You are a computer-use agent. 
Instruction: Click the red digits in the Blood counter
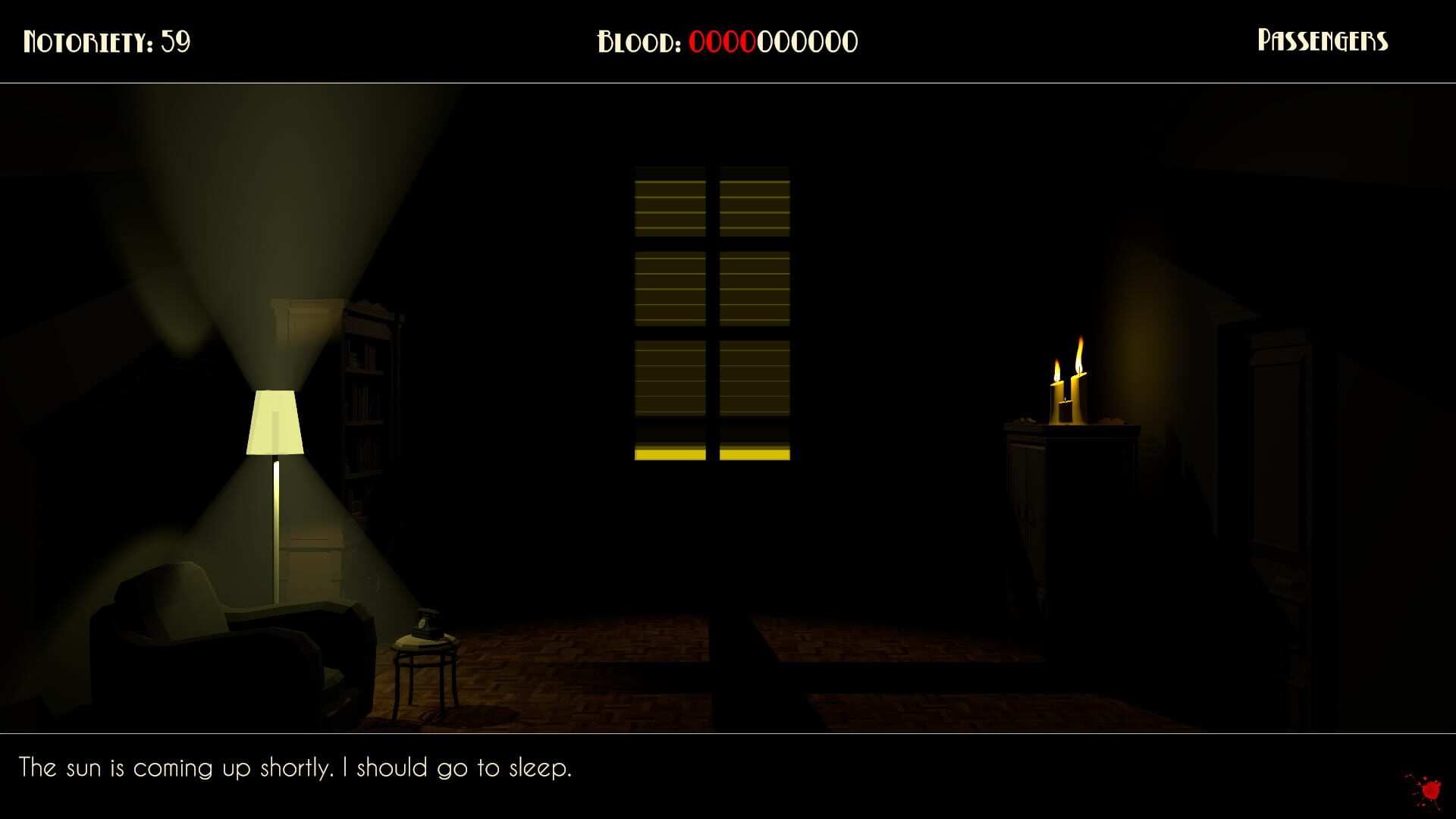pos(722,42)
